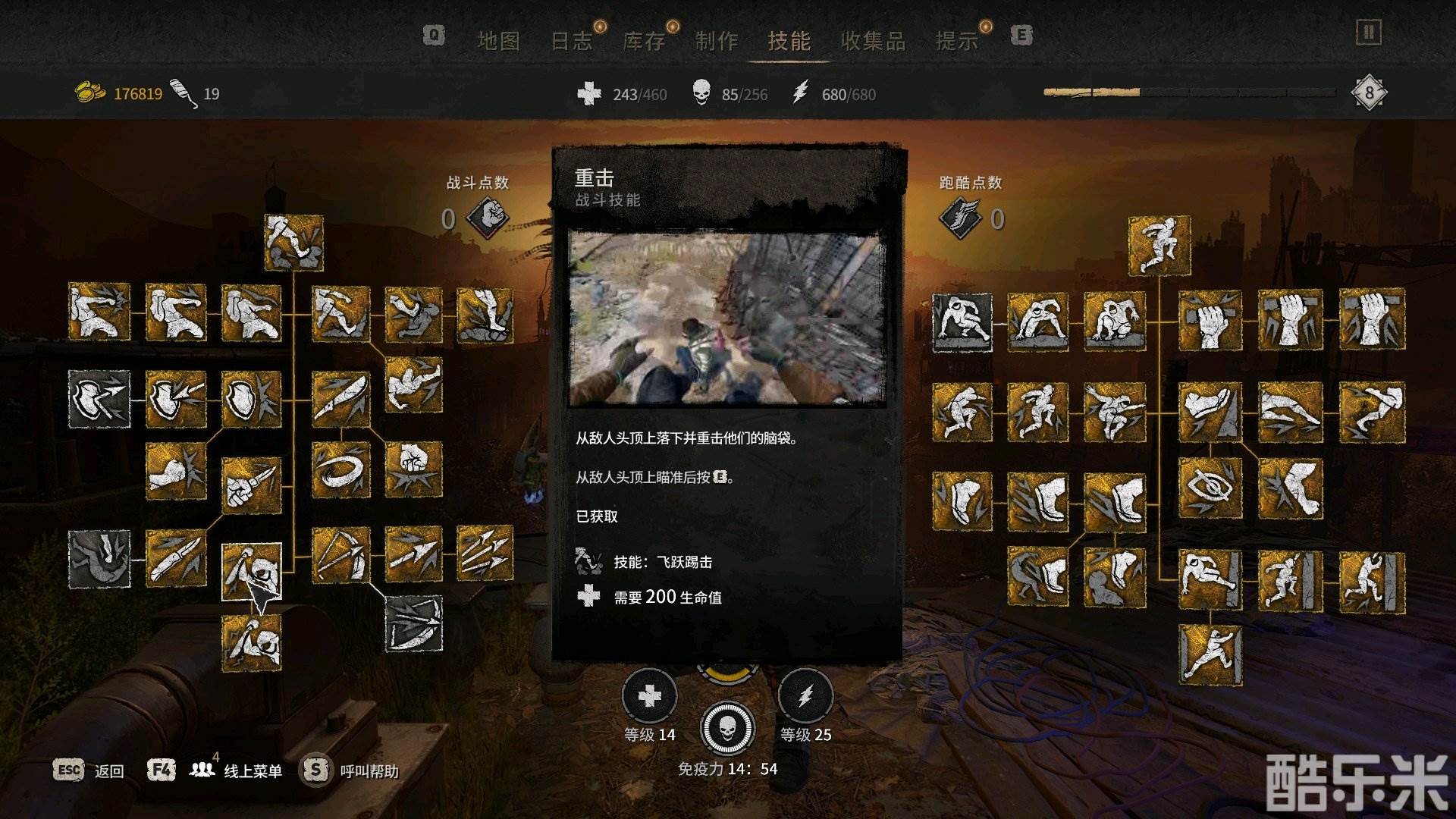Switch to the 地图 map tab

pyautogui.click(x=498, y=41)
